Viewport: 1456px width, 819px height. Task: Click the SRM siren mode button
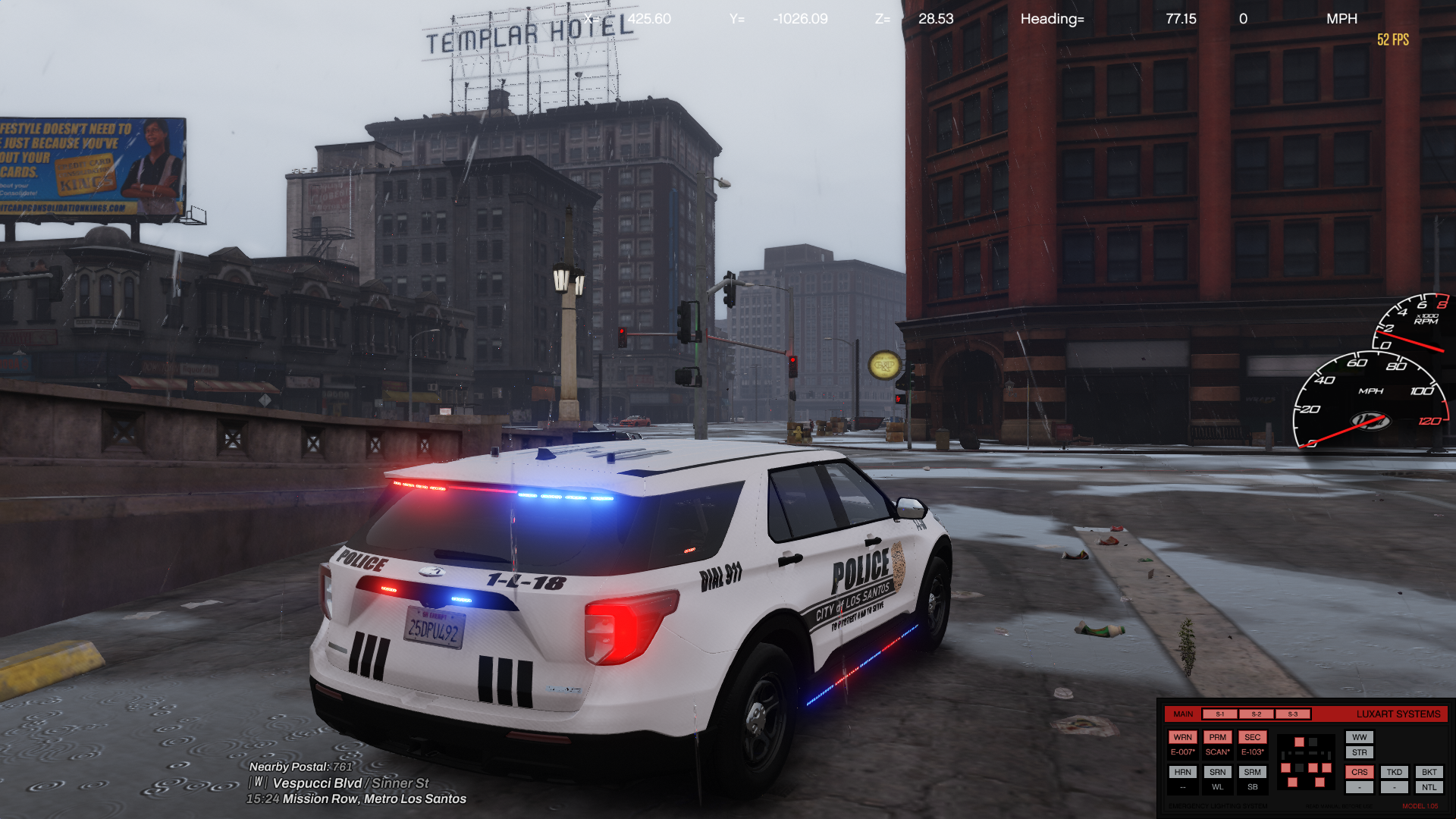click(1252, 772)
